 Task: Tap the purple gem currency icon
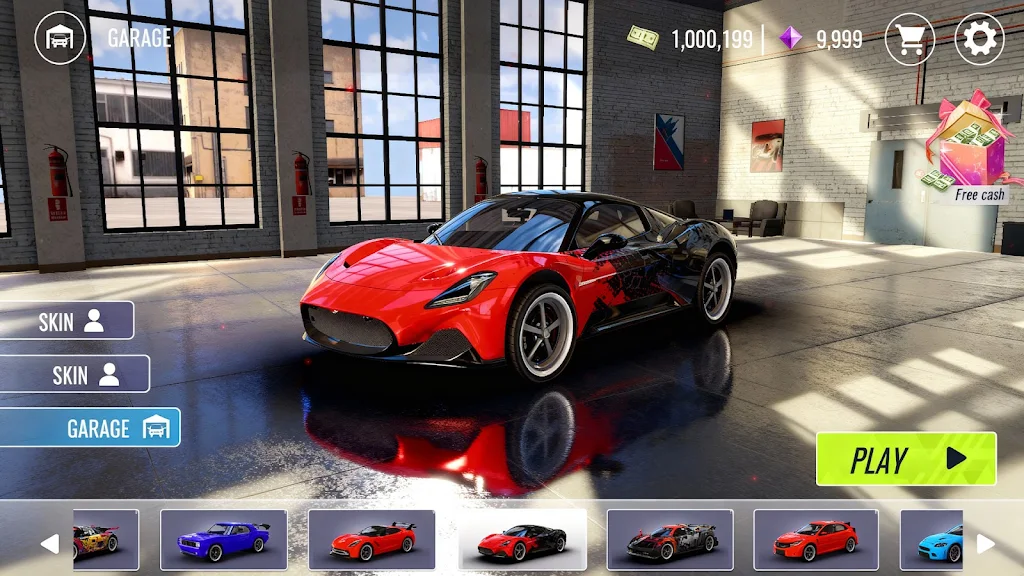(x=791, y=39)
